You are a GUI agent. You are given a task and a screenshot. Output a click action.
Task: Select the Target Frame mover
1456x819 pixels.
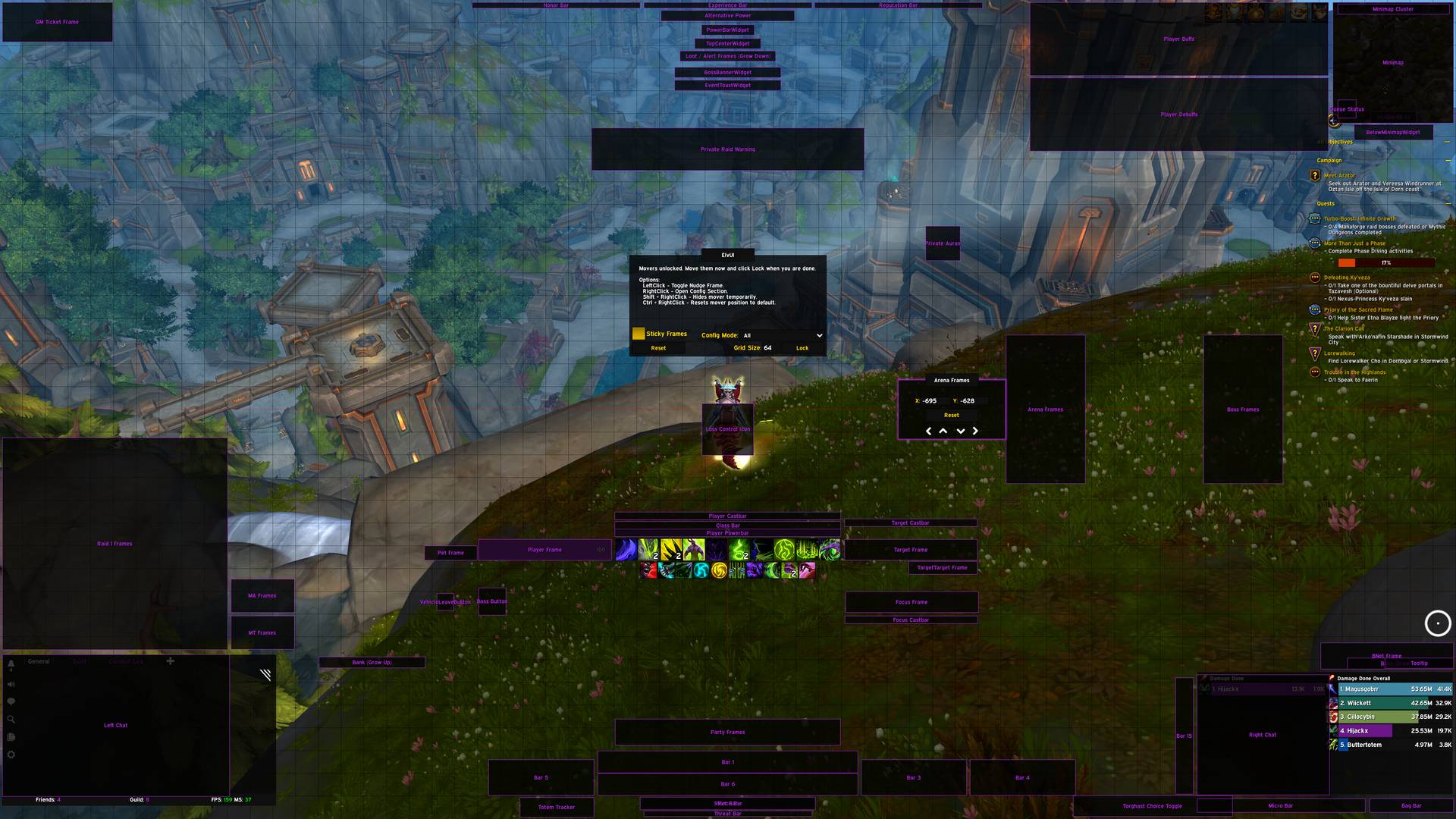click(x=910, y=550)
